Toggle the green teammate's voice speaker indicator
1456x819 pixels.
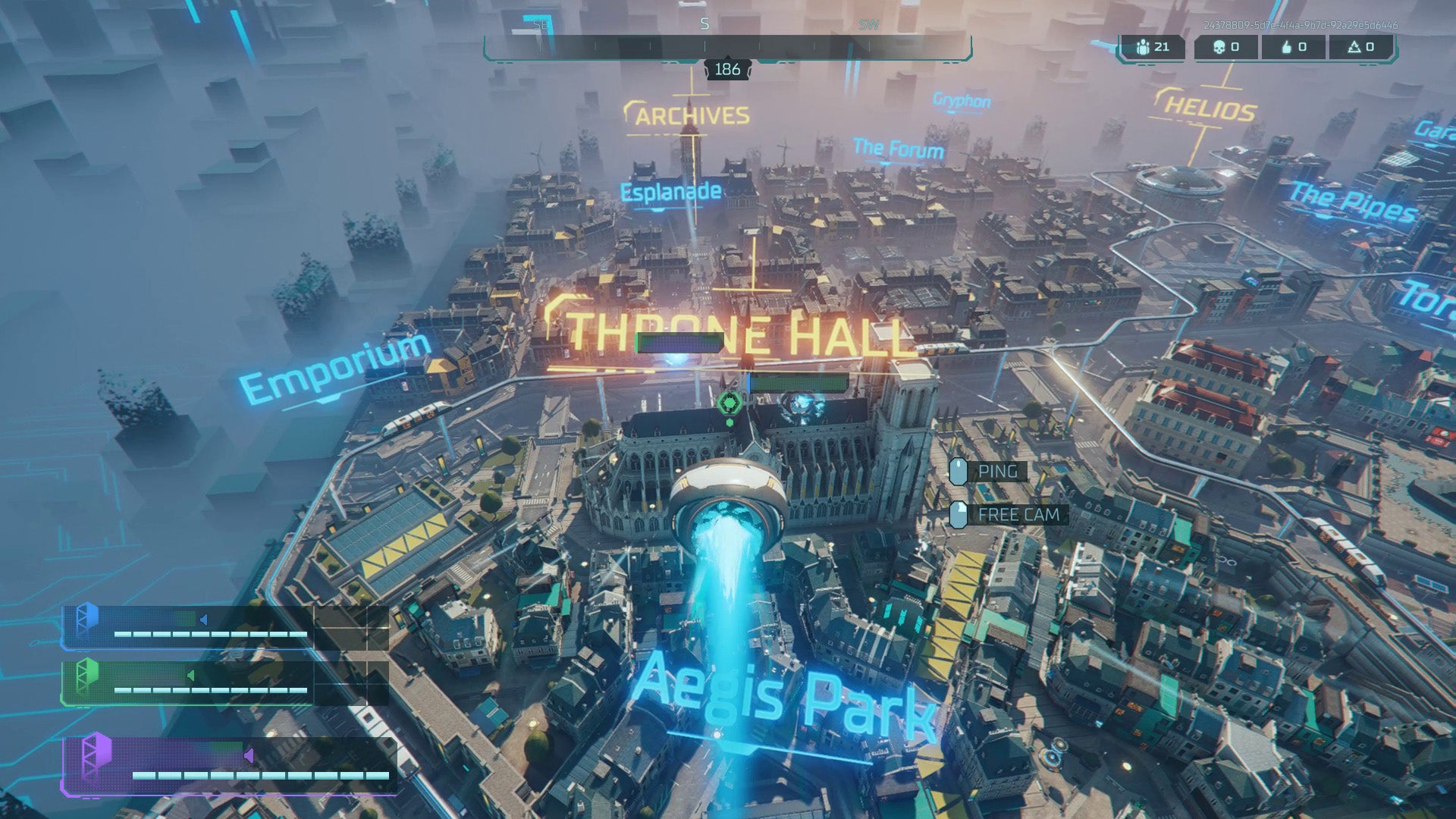pos(190,676)
